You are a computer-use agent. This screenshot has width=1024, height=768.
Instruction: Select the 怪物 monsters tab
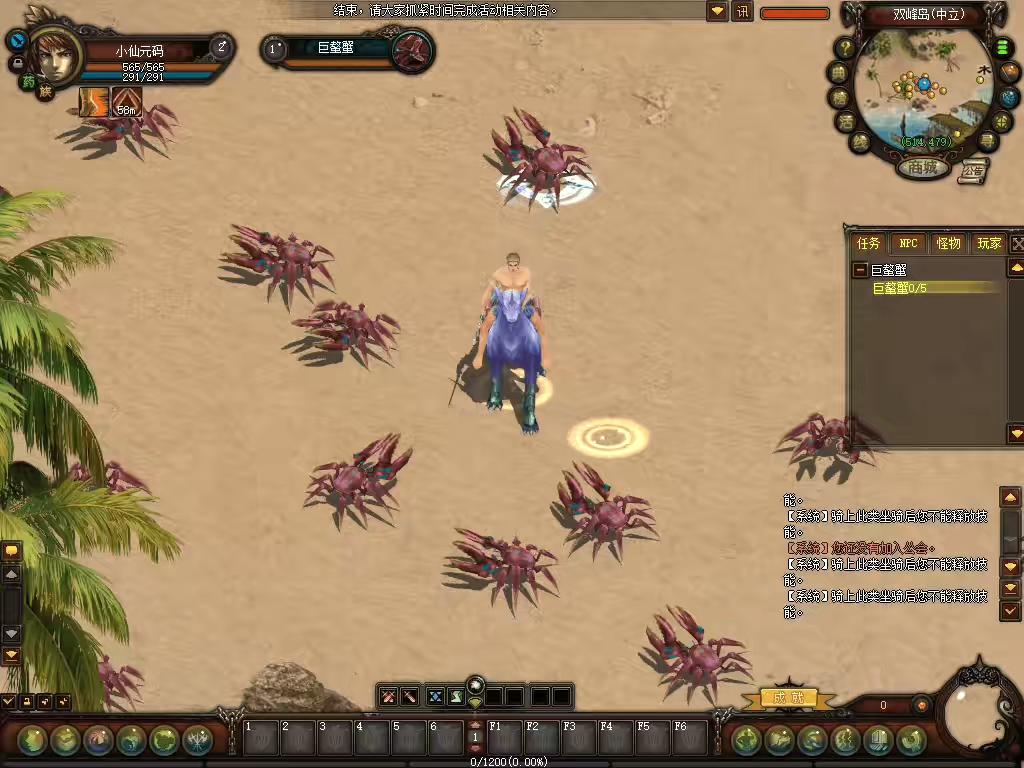[x=948, y=243]
